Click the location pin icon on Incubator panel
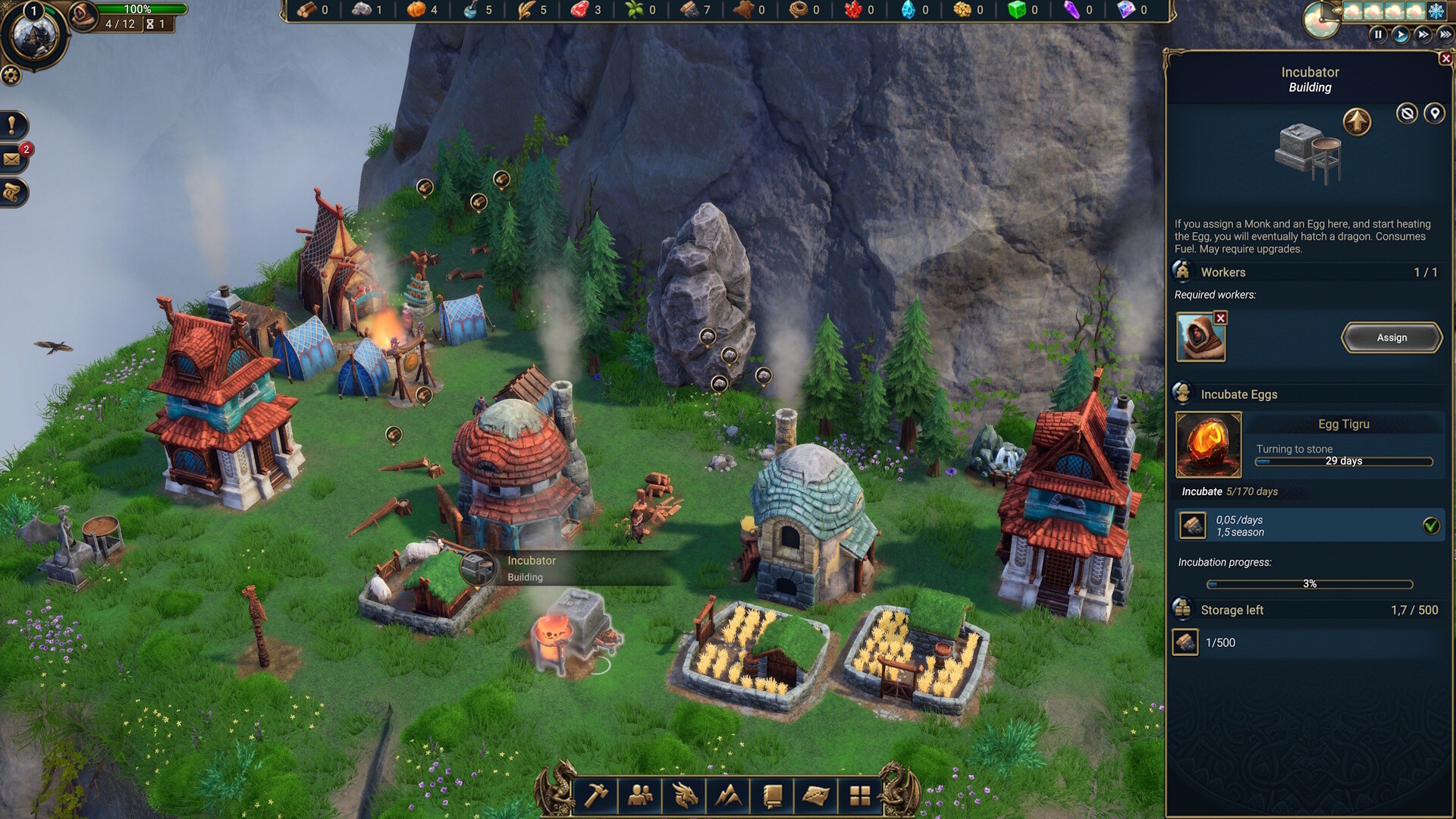Viewport: 1456px width, 819px height. tap(1435, 113)
